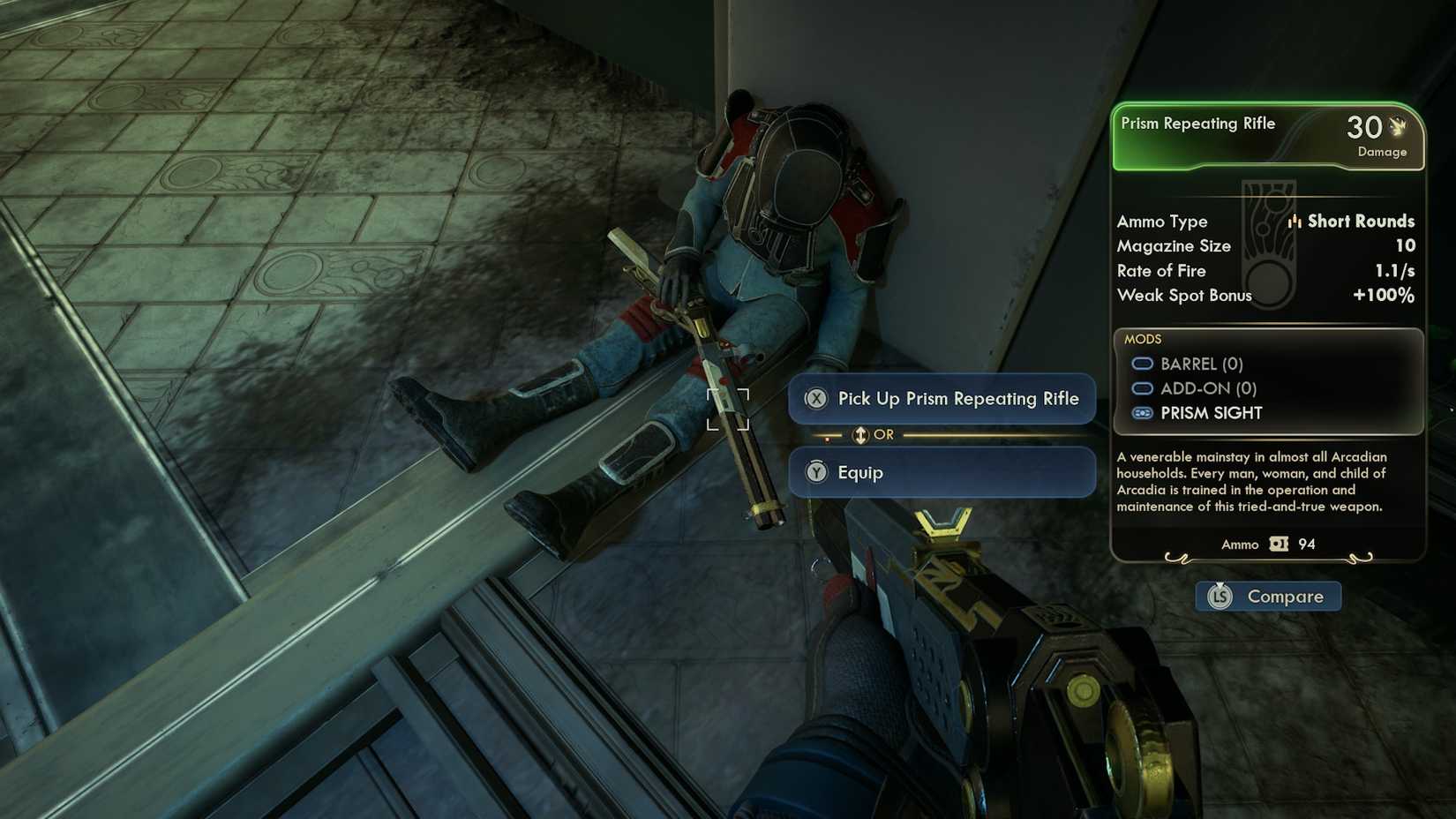
Task: Click the weapon silhouette thumbnail in stats panel
Action: click(1268, 245)
